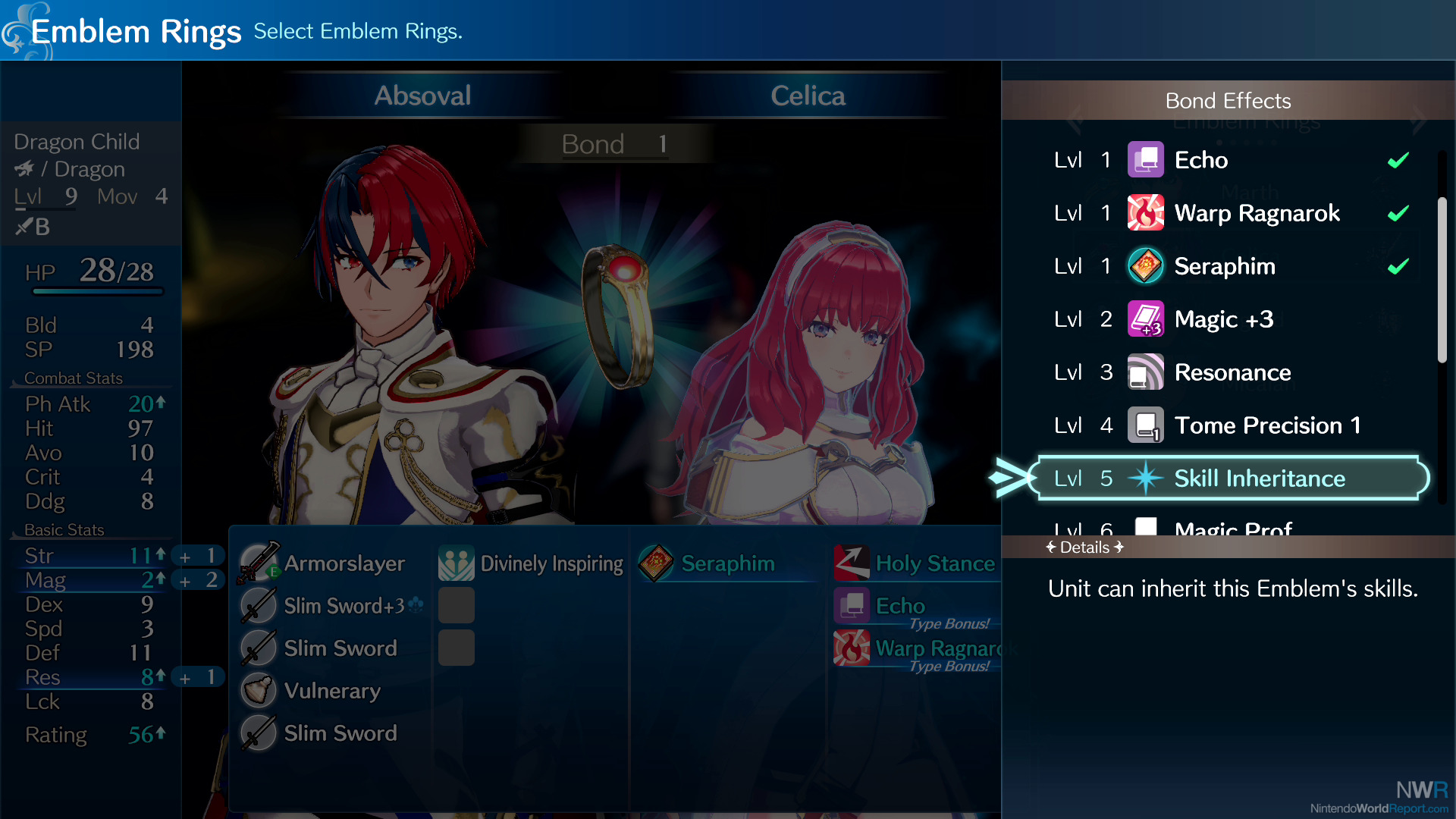Select the Resonance bond effect
The image size is (1456, 819).
click(x=1228, y=372)
